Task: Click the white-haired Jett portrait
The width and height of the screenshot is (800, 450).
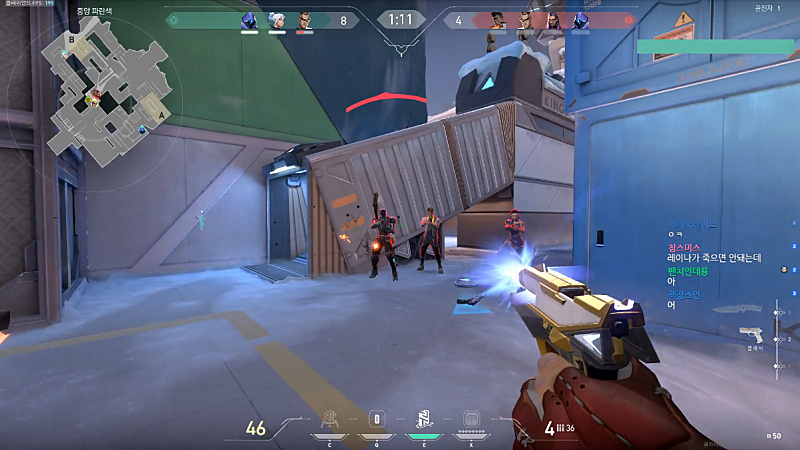Action: click(x=275, y=20)
